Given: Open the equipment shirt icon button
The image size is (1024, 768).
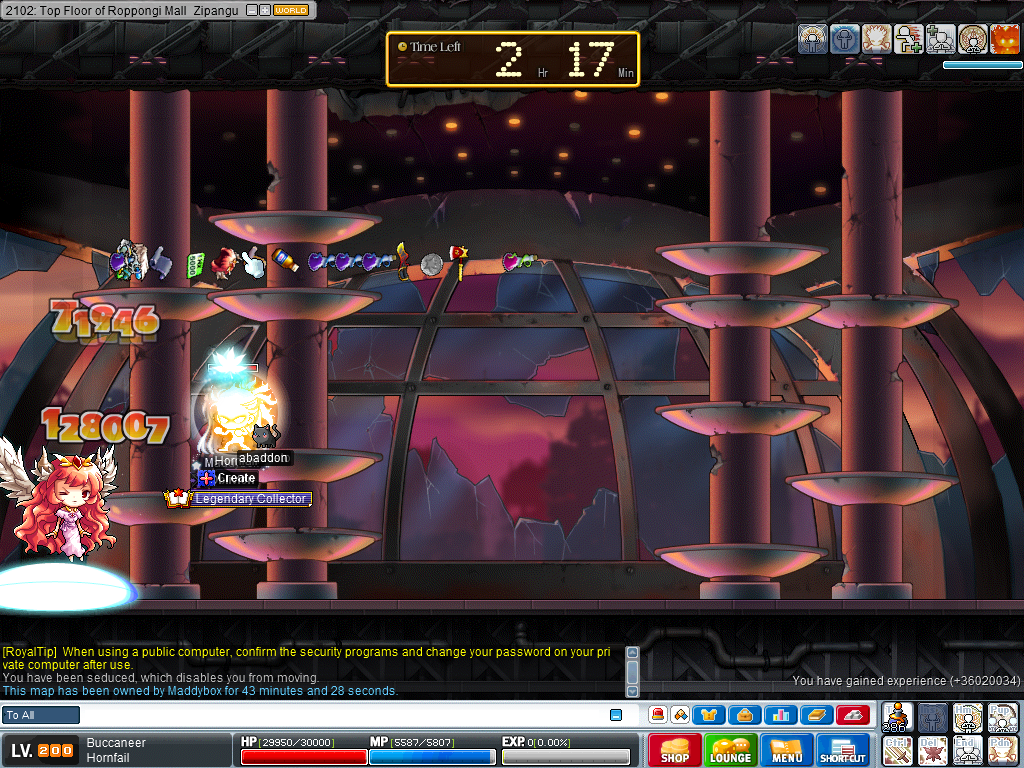Looking at the screenshot, I should click(709, 715).
